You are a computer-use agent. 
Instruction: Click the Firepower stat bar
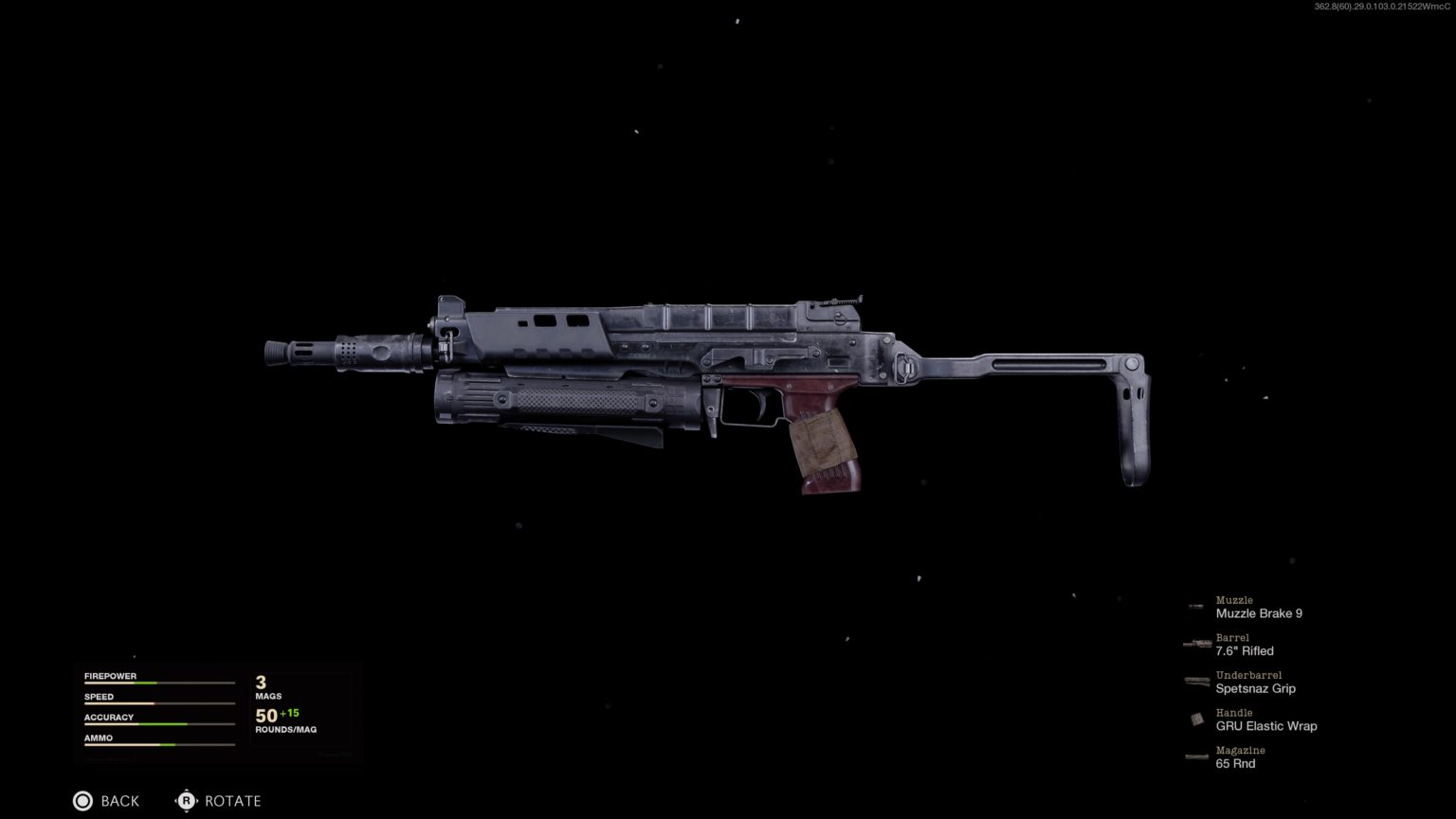pos(158,679)
